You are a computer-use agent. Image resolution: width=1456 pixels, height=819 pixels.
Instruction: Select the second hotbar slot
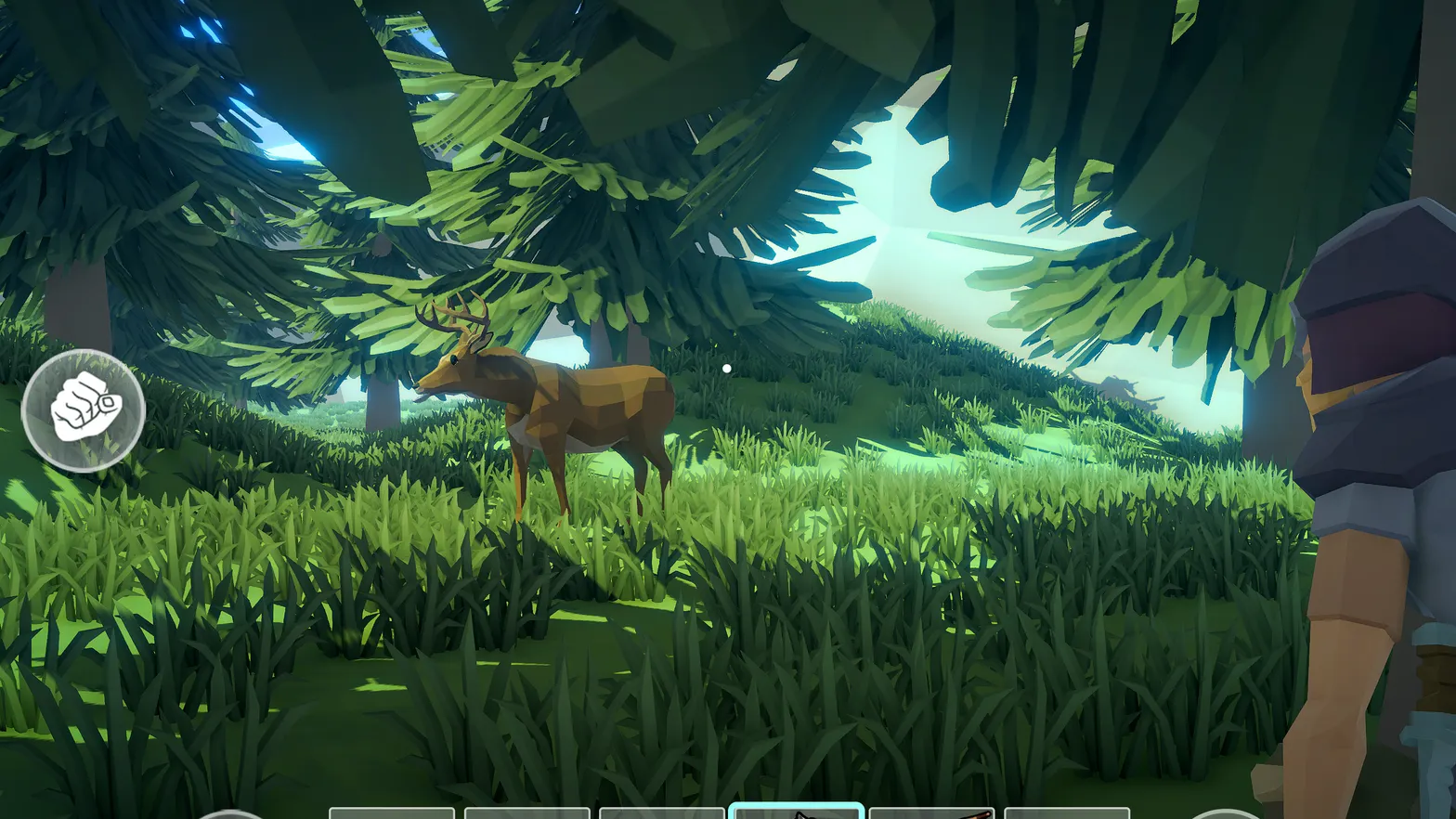tap(529, 812)
